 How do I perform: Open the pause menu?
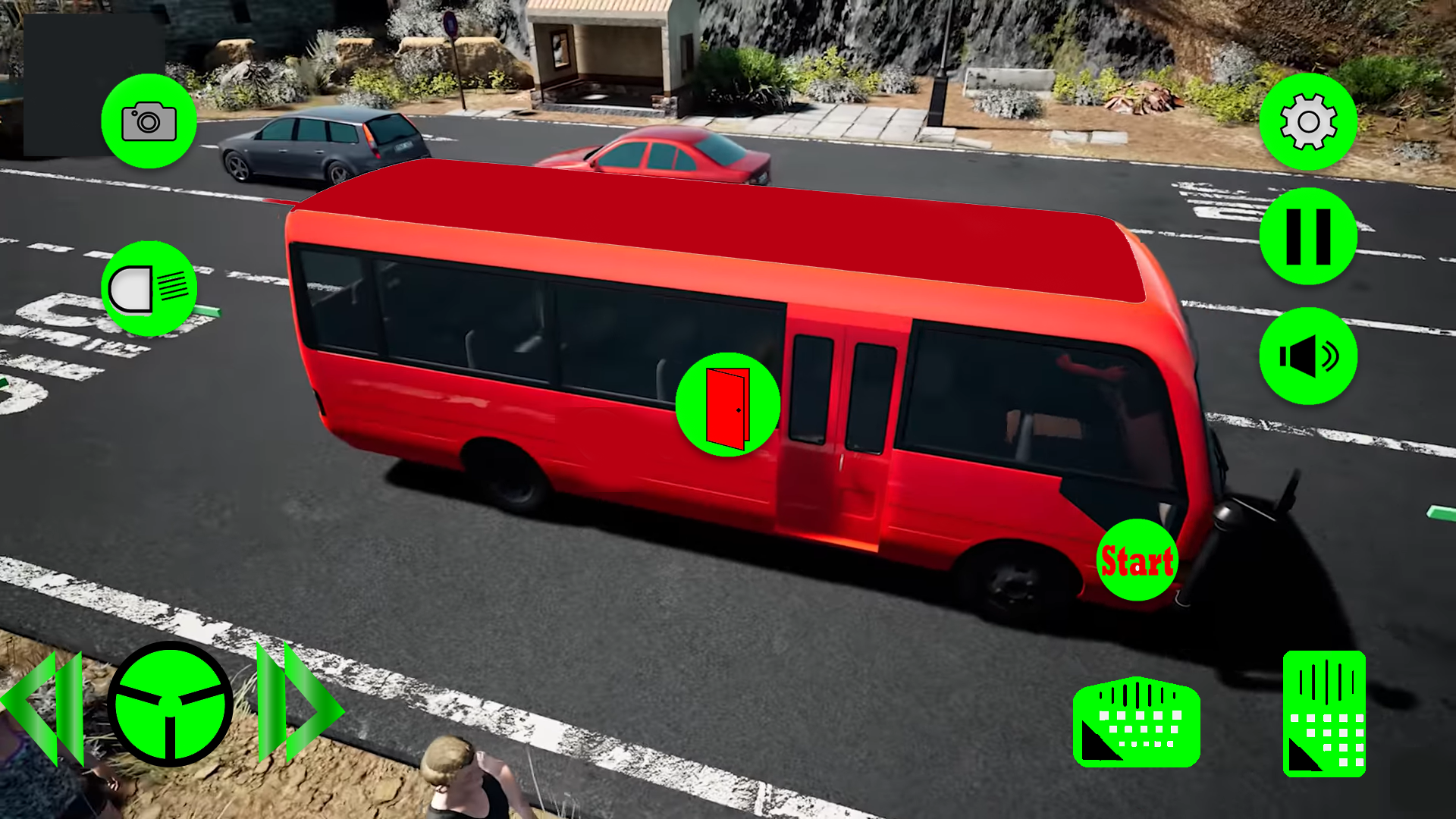pyautogui.click(x=1307, y=237)
